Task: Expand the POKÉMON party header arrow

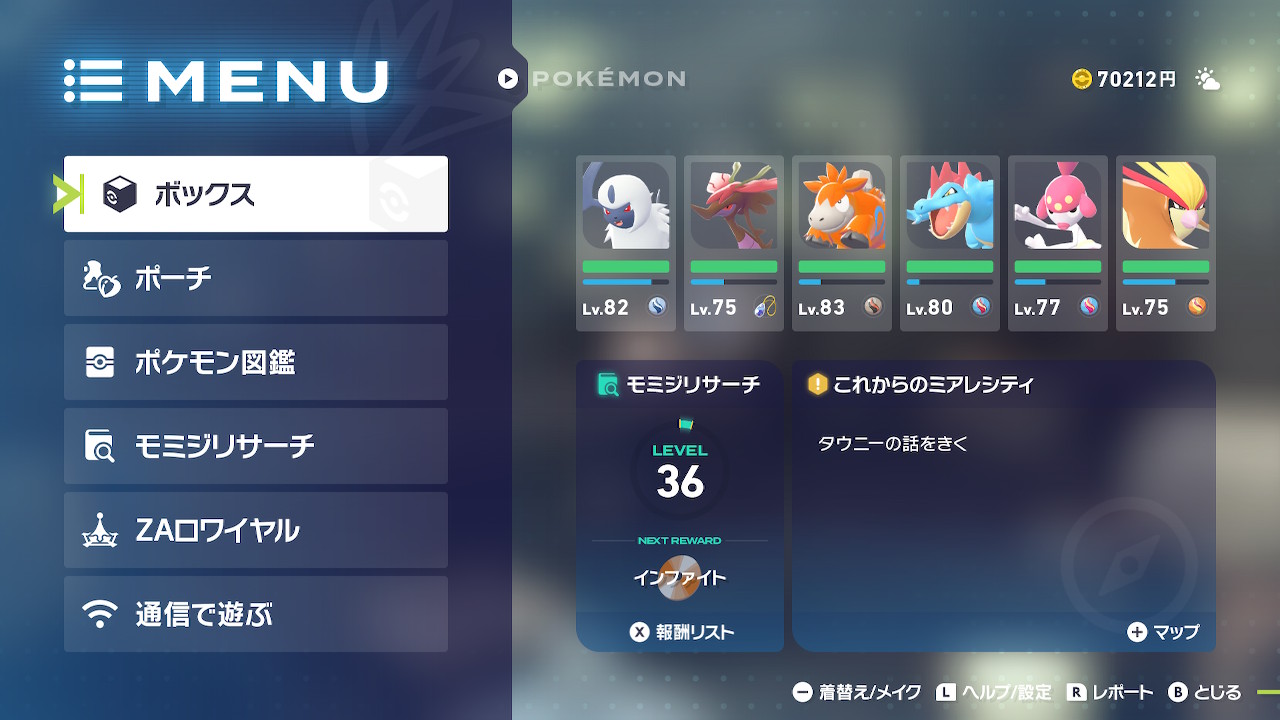Action: click(x=508, y=78)
